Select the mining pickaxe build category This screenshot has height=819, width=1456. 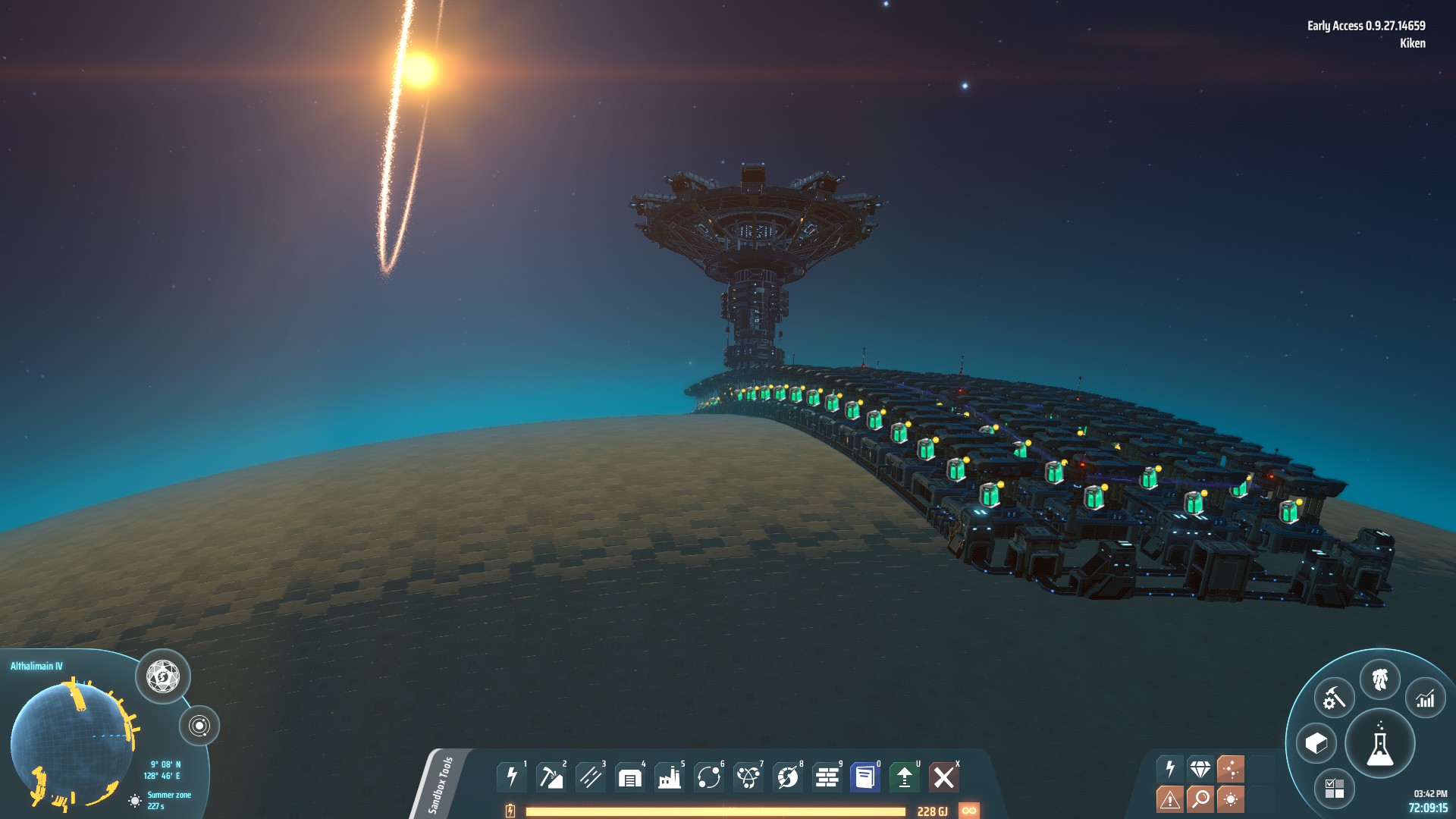551,777
